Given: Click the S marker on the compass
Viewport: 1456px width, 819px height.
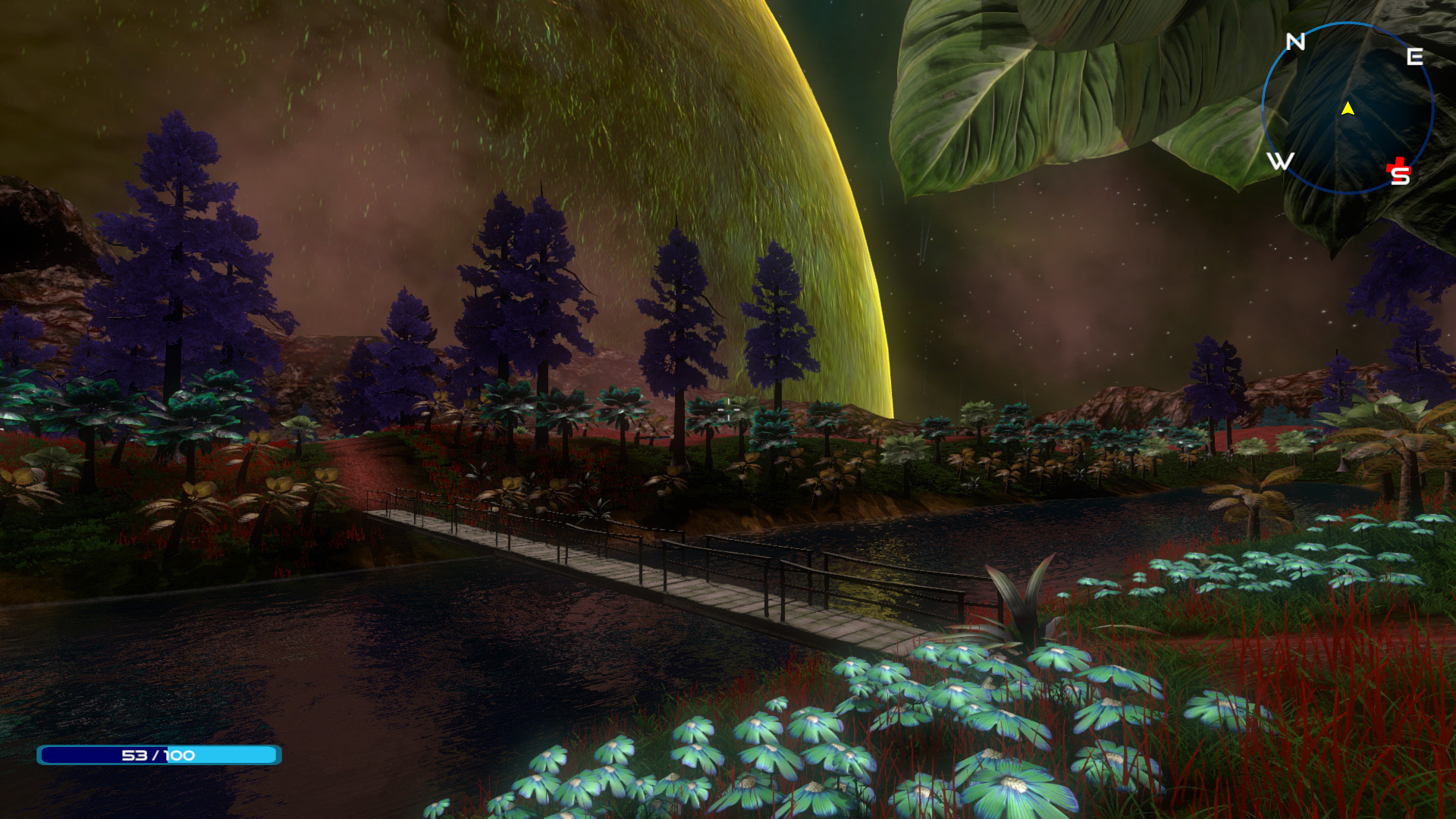Looking at the screenshot, I should (x=1400, y=176).
